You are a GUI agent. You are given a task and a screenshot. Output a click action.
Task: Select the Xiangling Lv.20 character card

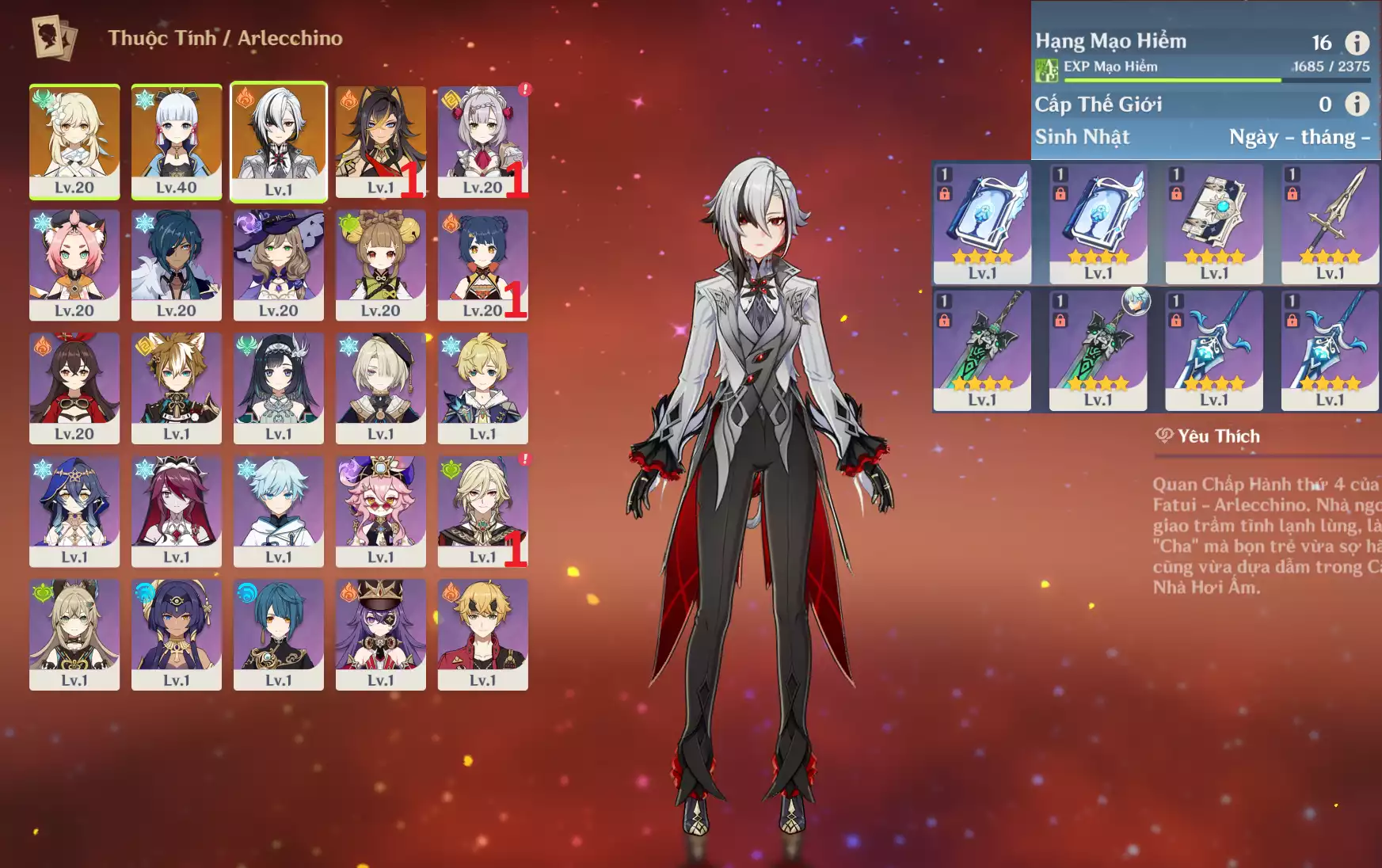tap(482, 265)
